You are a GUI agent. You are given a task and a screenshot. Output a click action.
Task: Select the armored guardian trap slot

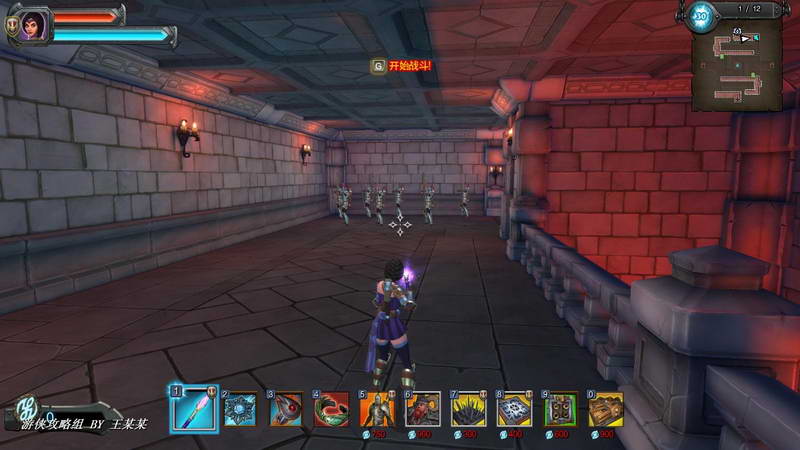[378, 409]
